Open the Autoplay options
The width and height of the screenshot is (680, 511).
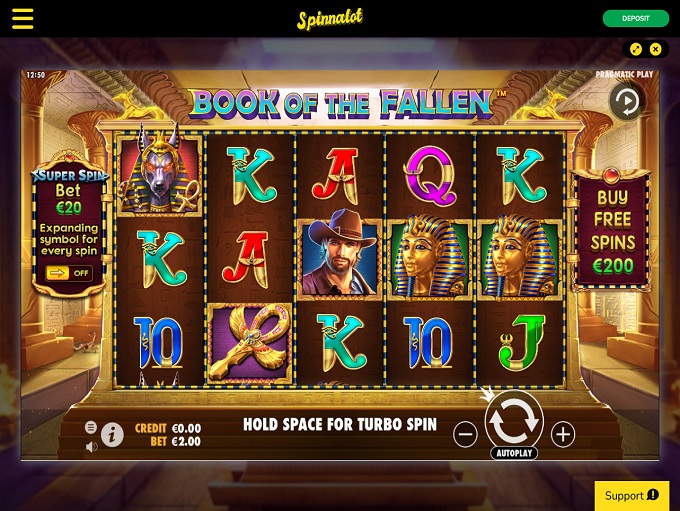pos(514,453)
